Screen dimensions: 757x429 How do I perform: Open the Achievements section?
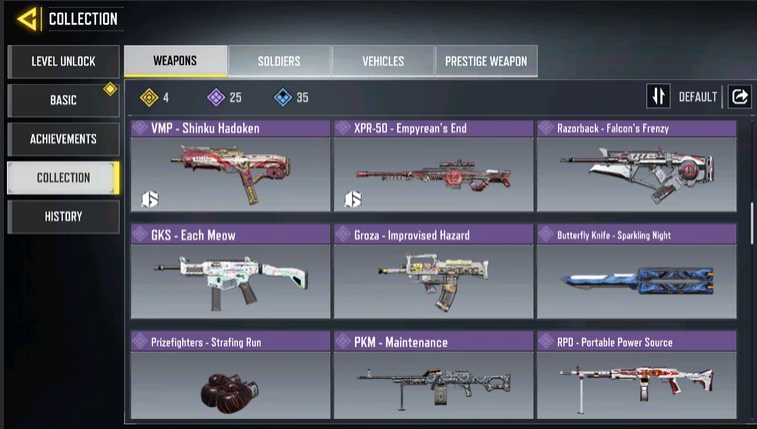pos(63,139)
